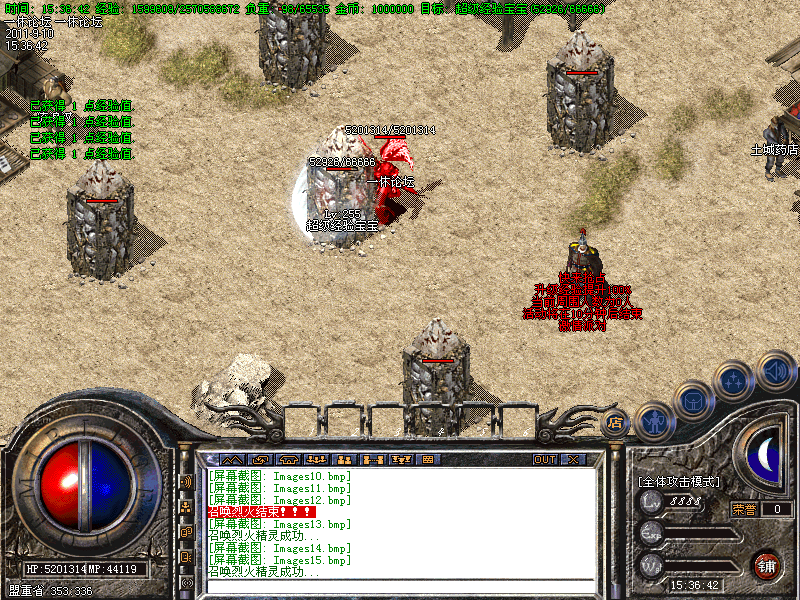Click the 全体攻击模式 attack mode label

coord(678,481)
